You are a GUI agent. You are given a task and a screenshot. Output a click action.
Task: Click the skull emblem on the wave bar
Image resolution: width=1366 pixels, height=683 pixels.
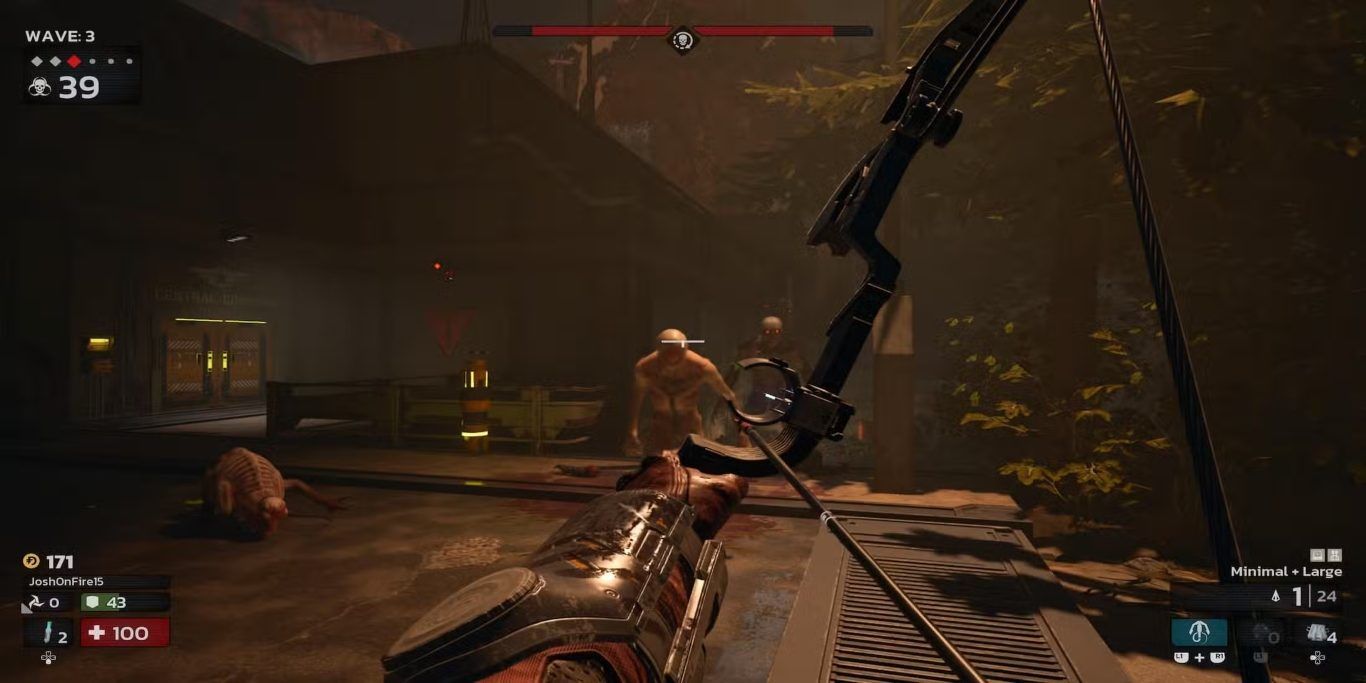point(682,39)
